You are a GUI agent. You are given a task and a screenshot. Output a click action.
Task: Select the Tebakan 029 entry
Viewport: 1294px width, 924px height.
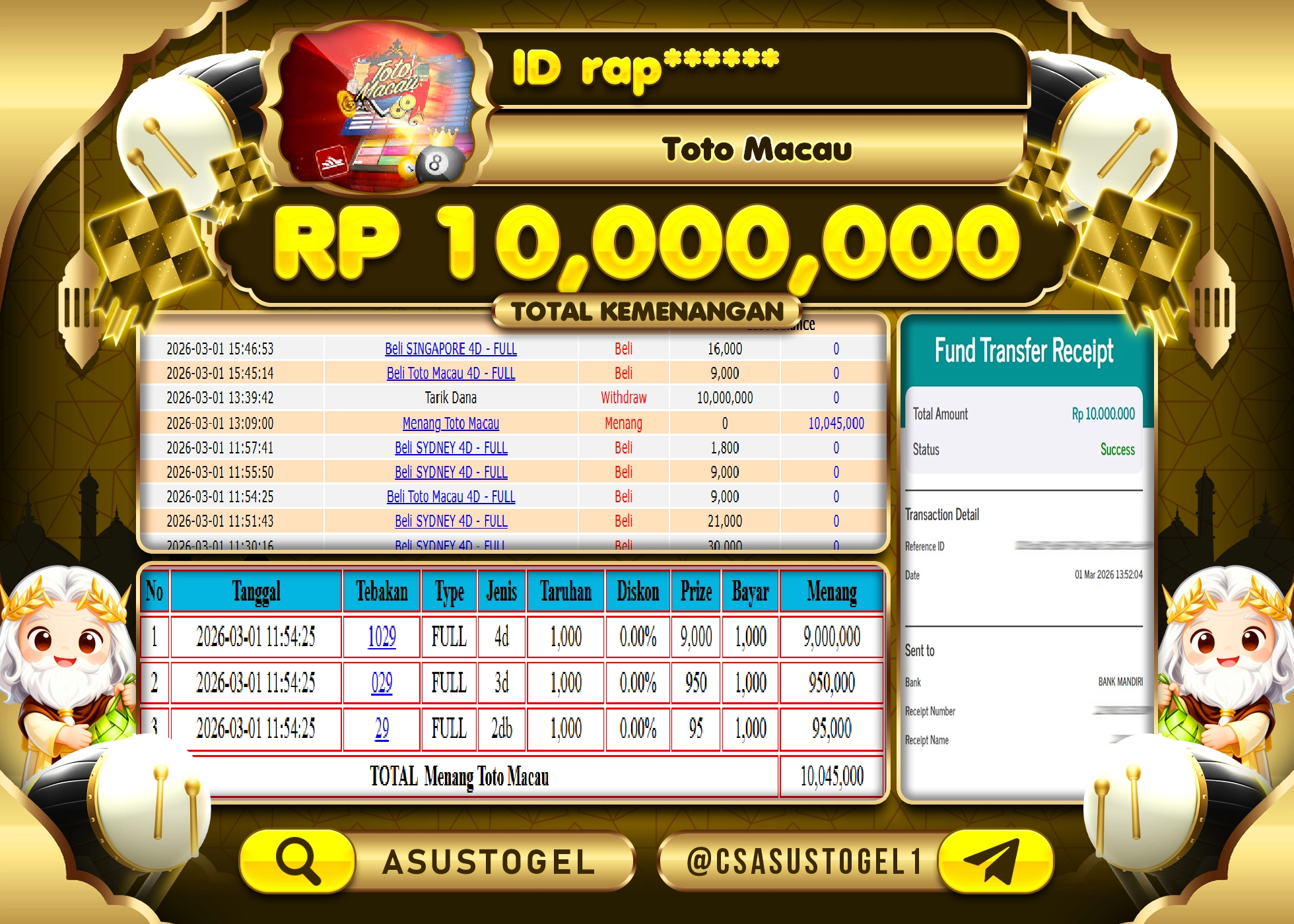pyautogui.click(x=380, y=683)
